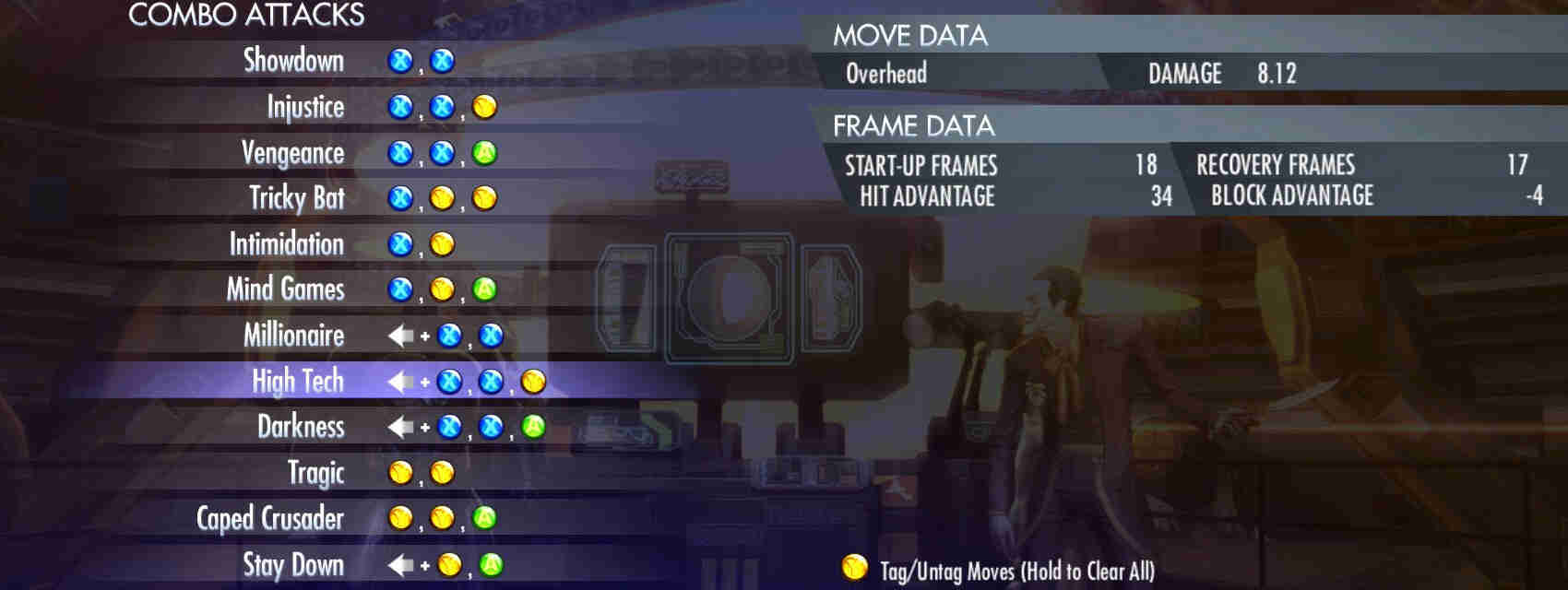Open the Mind Games combo data
The image size is (1568, 590).
tap(285, 289)
